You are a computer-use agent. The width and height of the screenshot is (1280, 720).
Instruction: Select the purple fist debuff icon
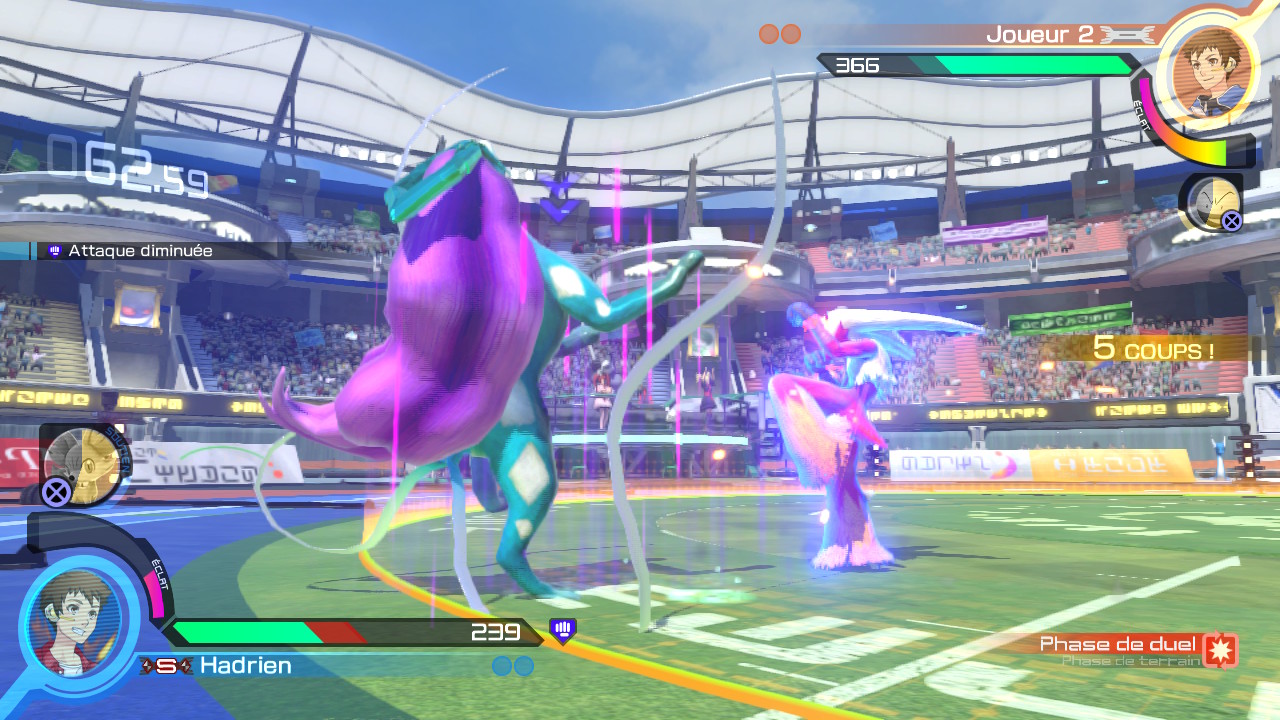click(x=563, y=630)
